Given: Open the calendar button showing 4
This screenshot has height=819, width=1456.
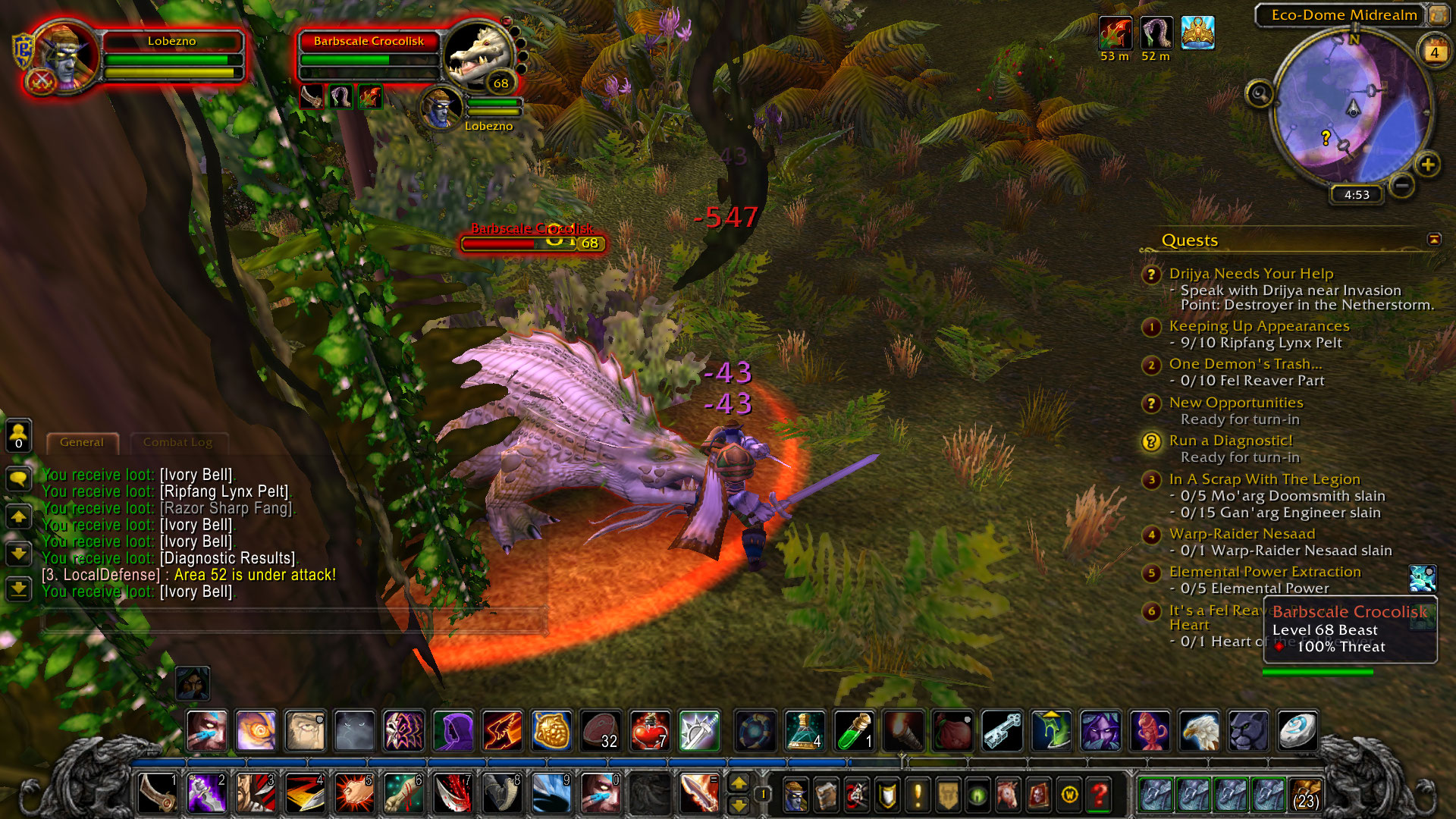Looking at the screenshot, I should click(1434, 52).
